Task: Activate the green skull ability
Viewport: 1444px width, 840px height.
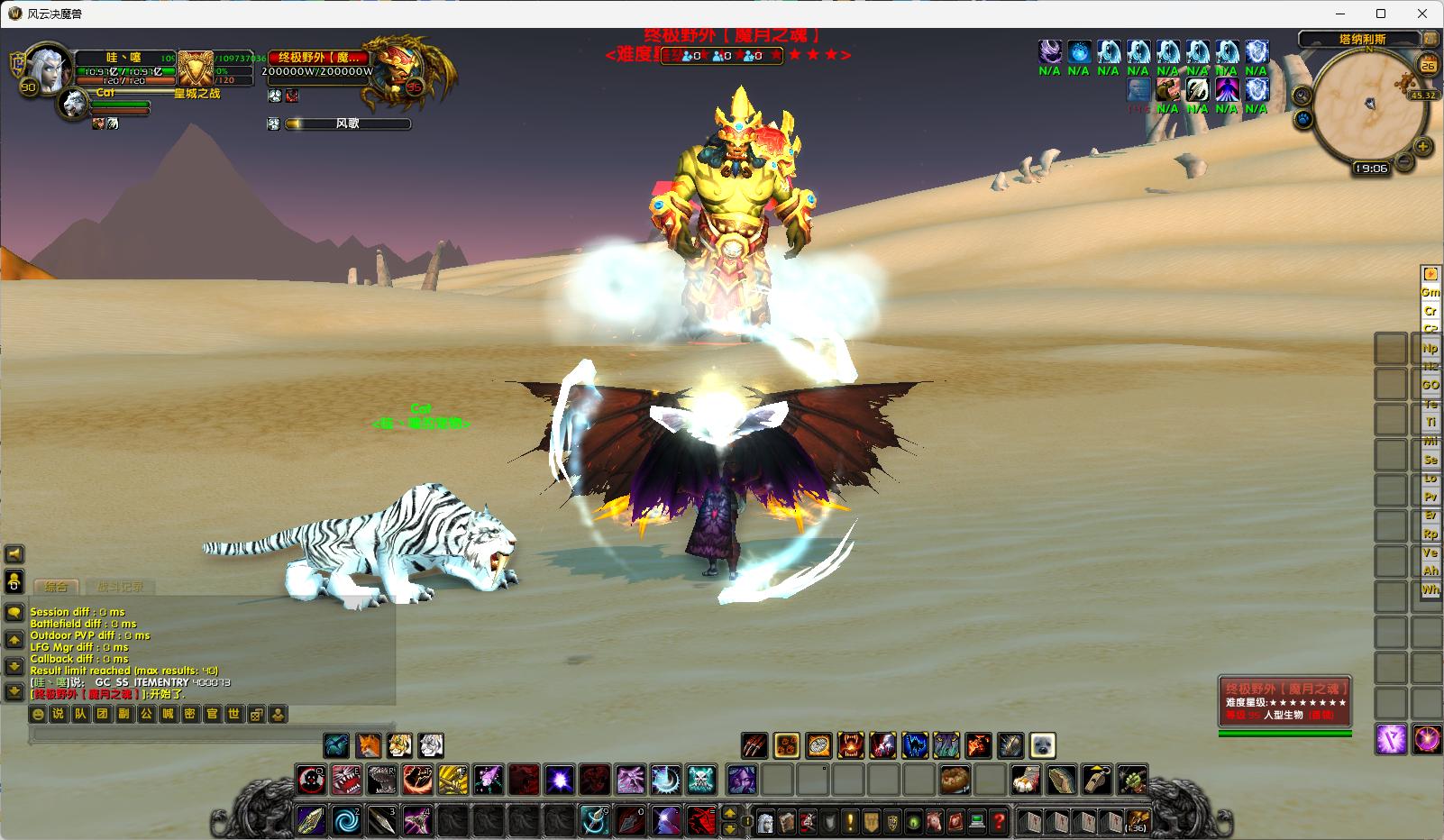Action: (x=701, y=779)
